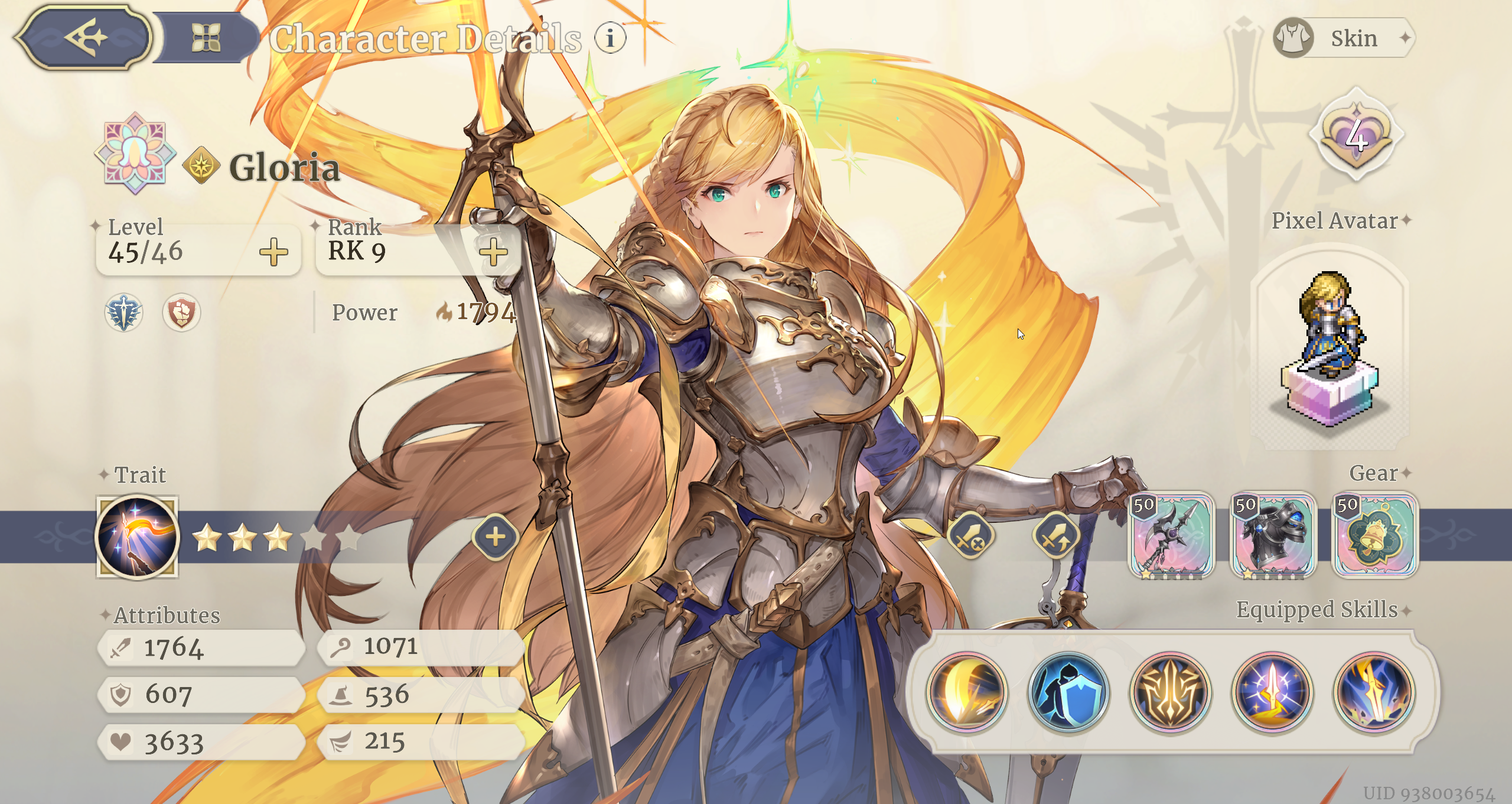Click the sword swap gear button
The height and width of the screenshot is (804, 1512).
coord(1056,537)
